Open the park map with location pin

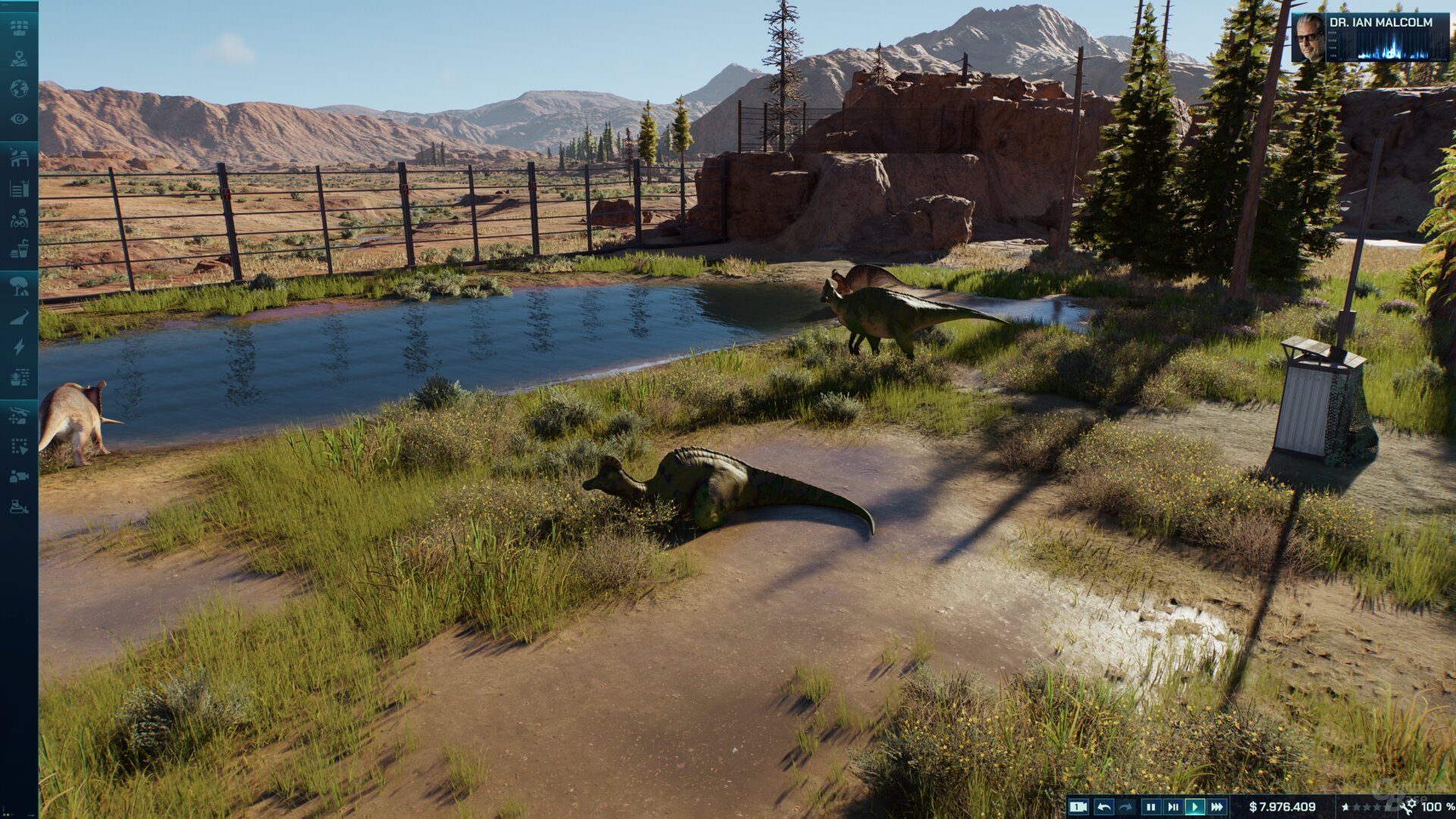19,58
